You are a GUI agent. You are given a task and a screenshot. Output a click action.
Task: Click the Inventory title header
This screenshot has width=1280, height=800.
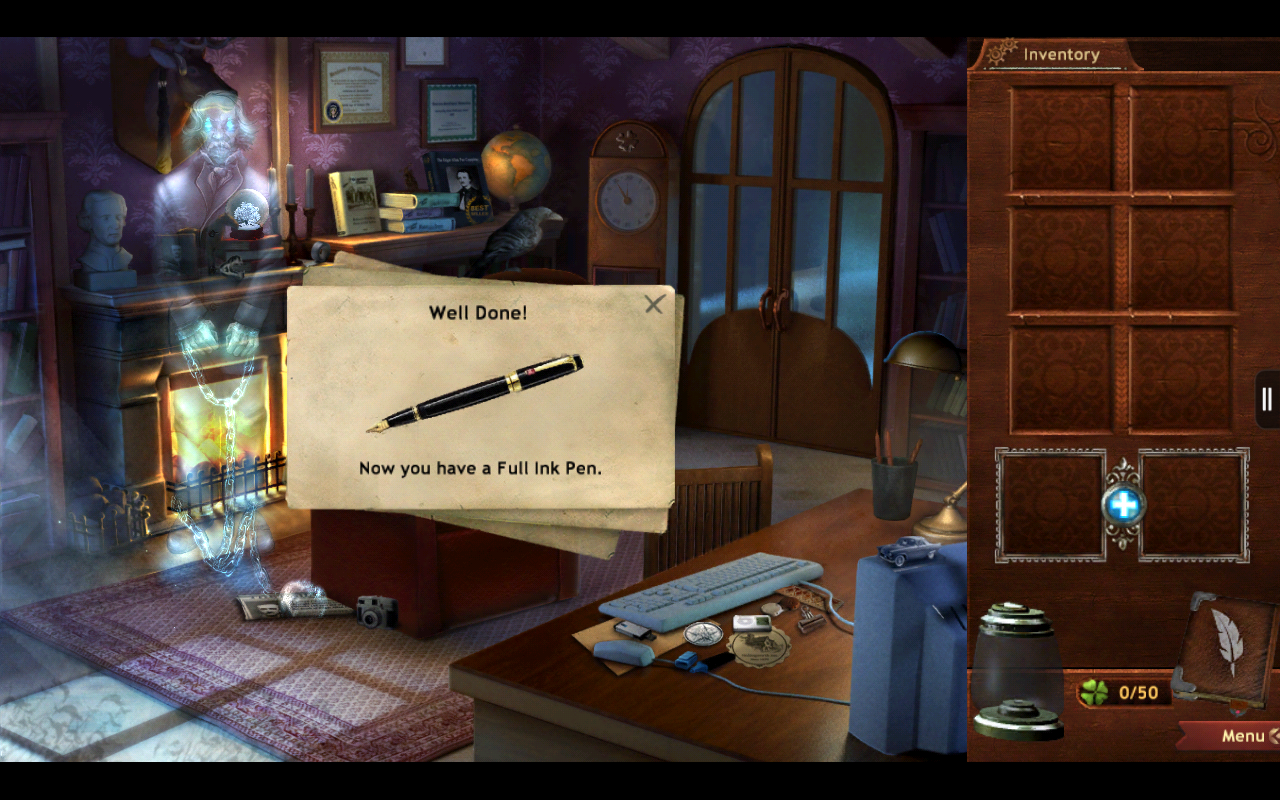click(x=1060, y=53)
